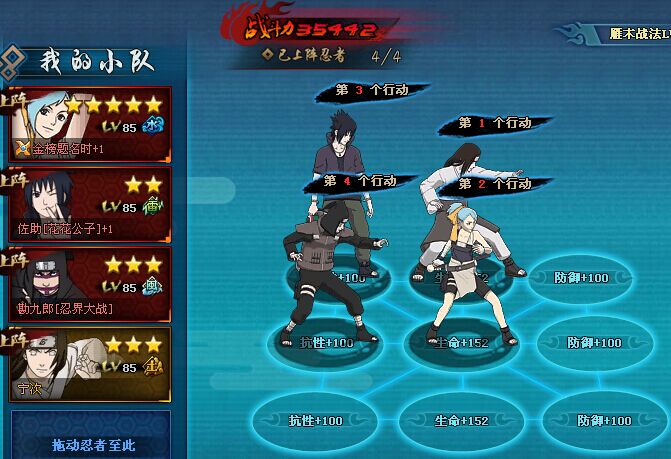Choose the 佐助[花花公子] squad card
Screen dimensions: 671x459
(x=88, y=204)
